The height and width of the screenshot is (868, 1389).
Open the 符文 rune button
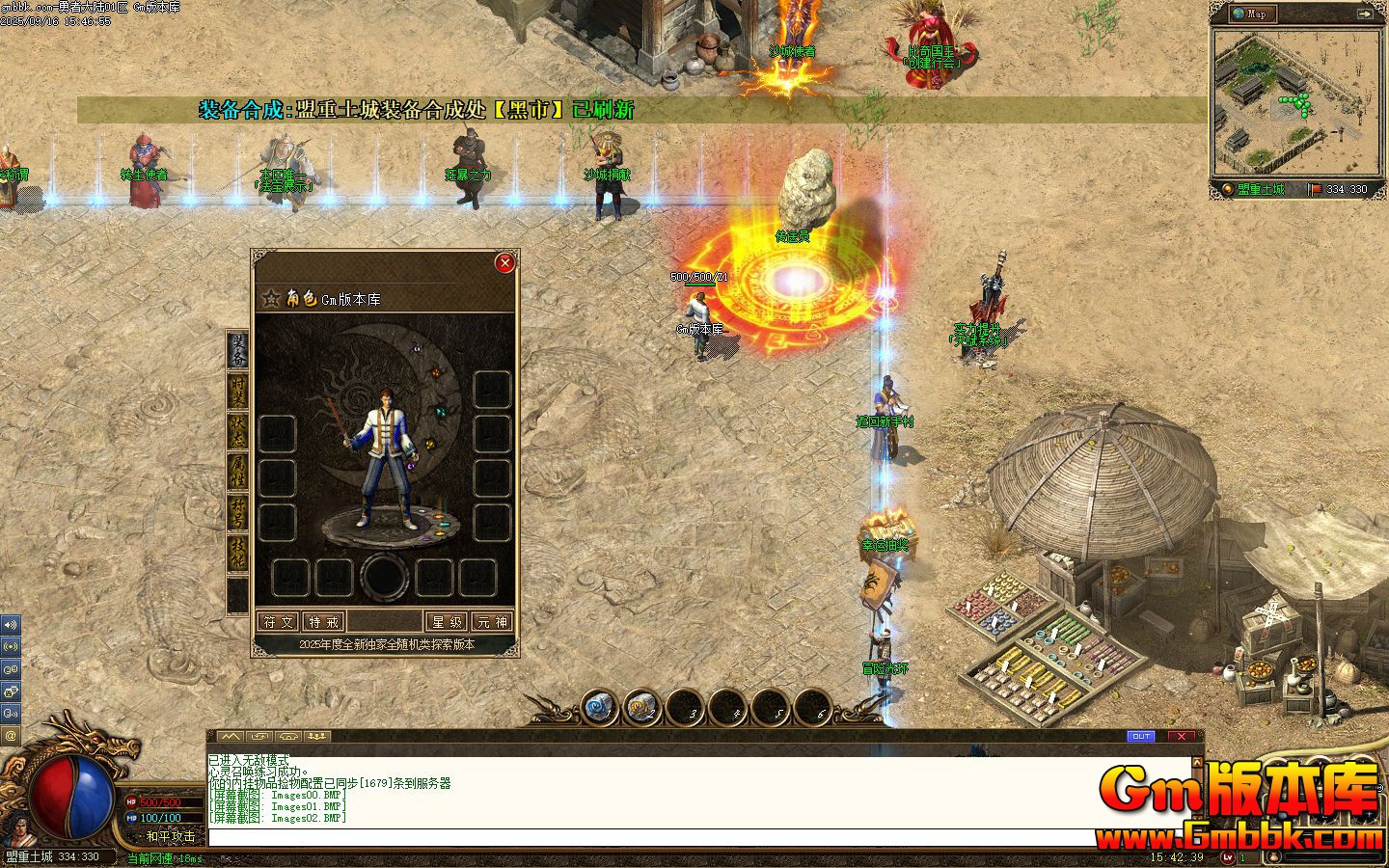point(278,622)
